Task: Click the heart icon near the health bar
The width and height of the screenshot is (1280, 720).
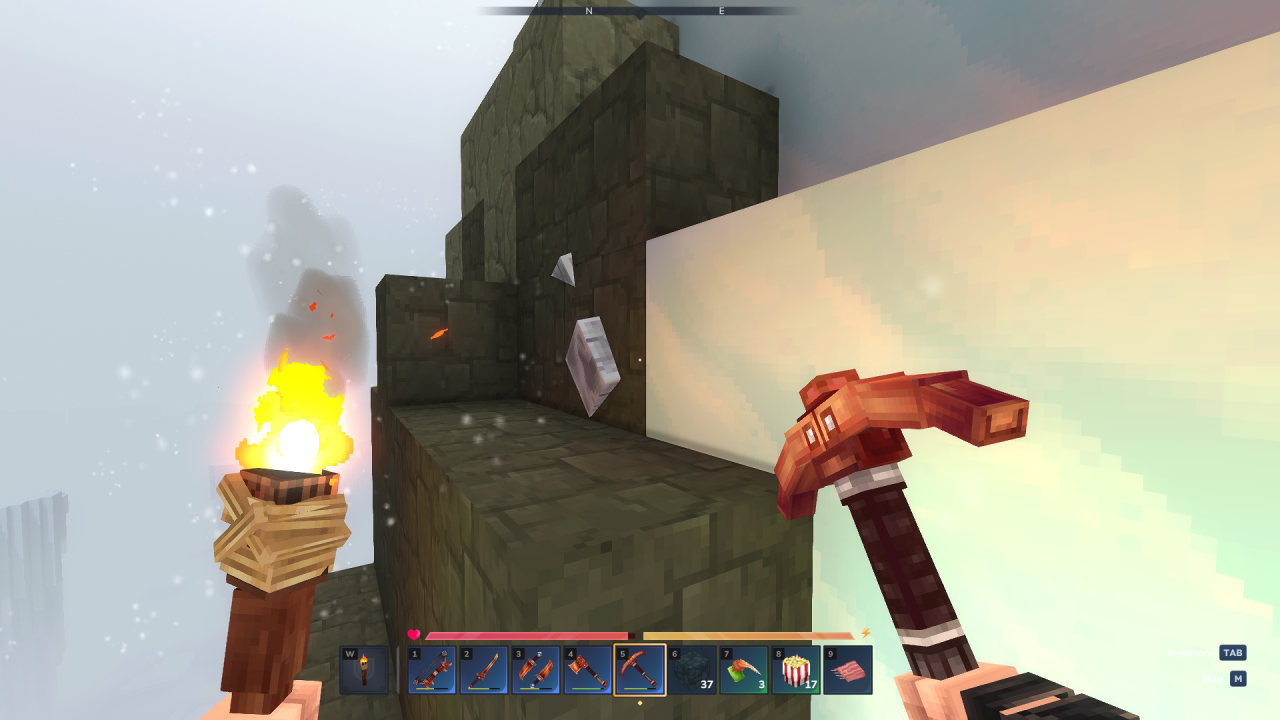Action: point(414,633)
